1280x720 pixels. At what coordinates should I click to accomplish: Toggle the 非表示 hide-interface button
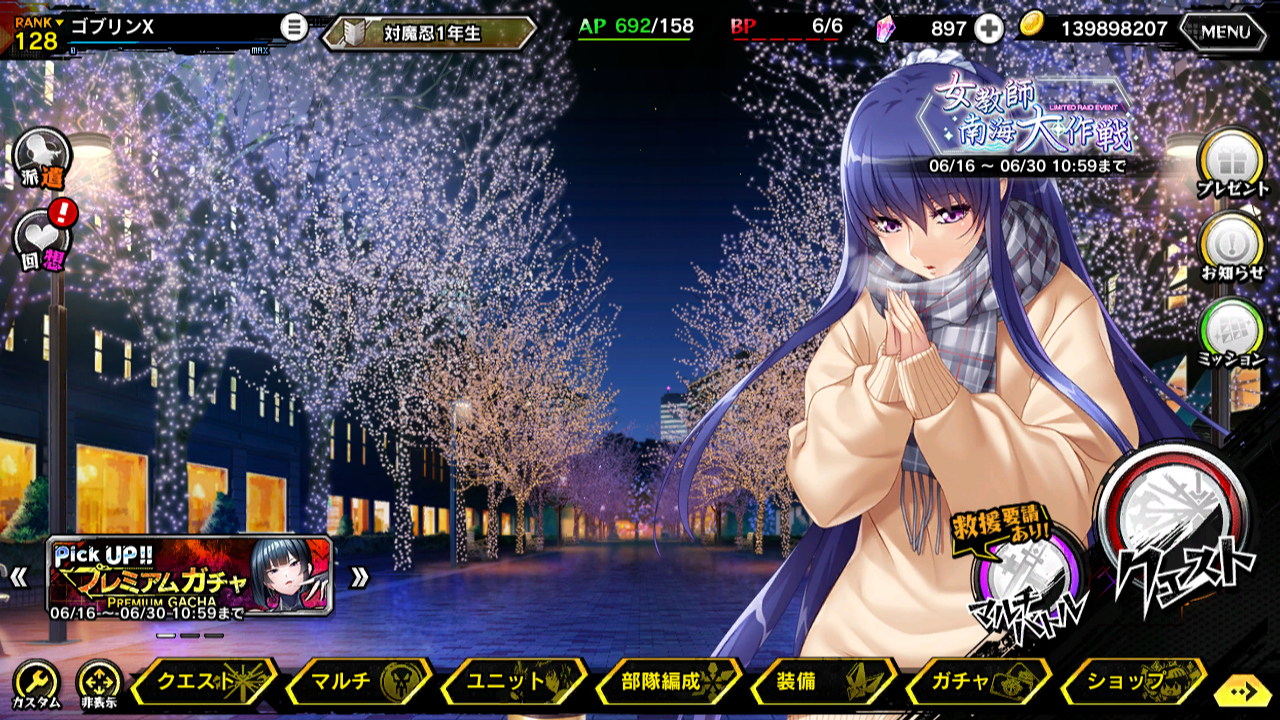98,684
